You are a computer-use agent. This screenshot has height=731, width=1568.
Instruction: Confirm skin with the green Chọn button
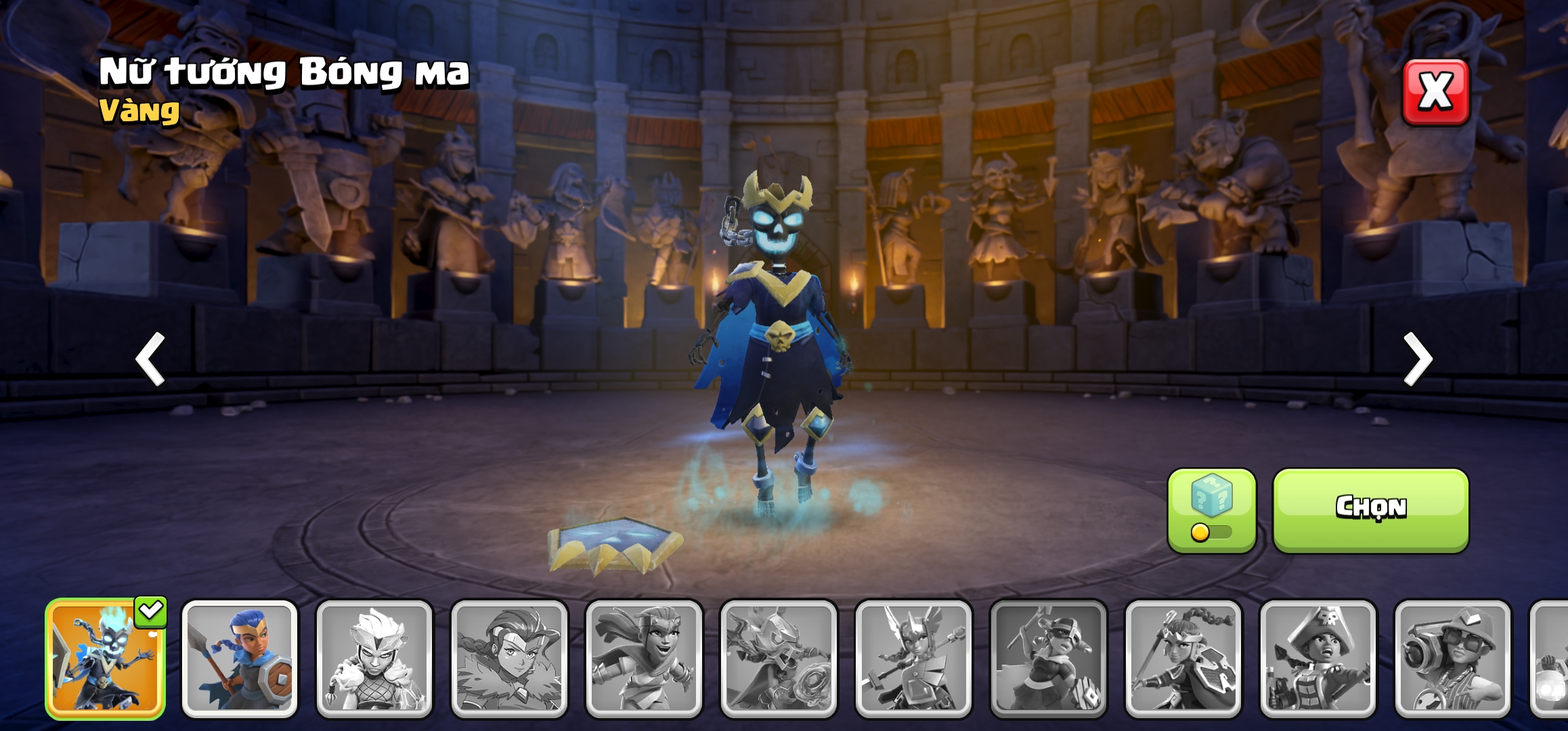(x=1370, y=509)
